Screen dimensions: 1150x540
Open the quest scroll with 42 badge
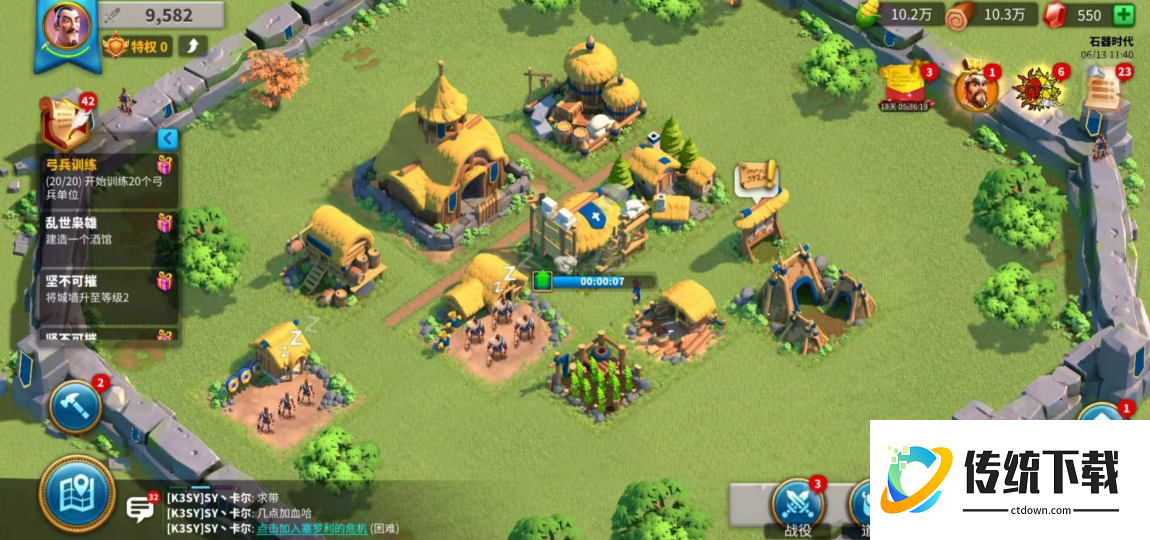coord(65,124)
